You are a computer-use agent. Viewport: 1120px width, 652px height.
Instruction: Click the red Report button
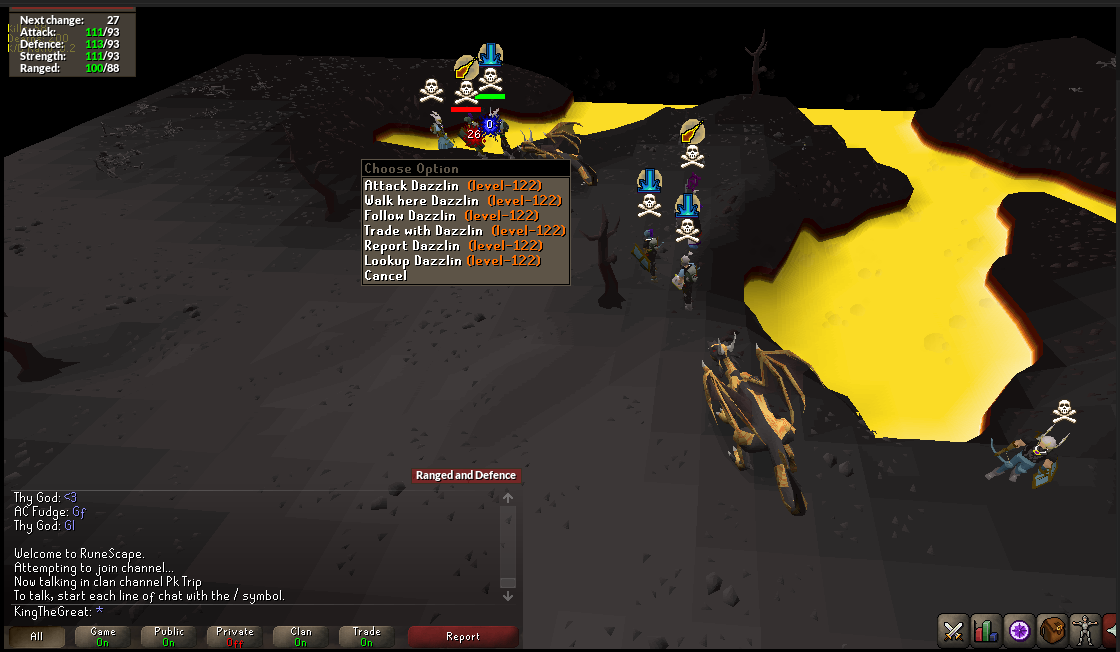click(x=463, y=637)
